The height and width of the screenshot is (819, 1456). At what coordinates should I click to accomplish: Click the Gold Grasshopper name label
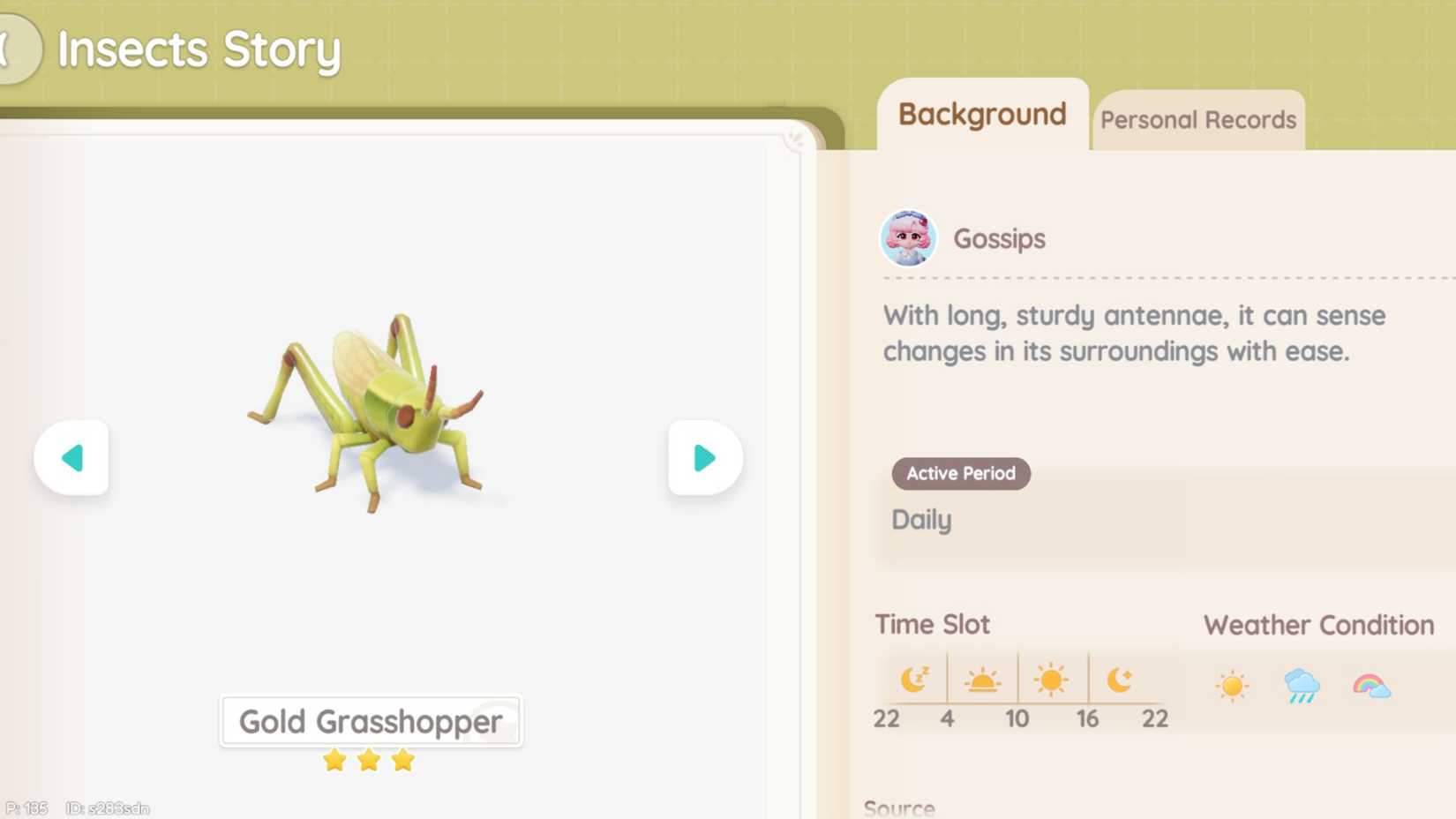370,721
